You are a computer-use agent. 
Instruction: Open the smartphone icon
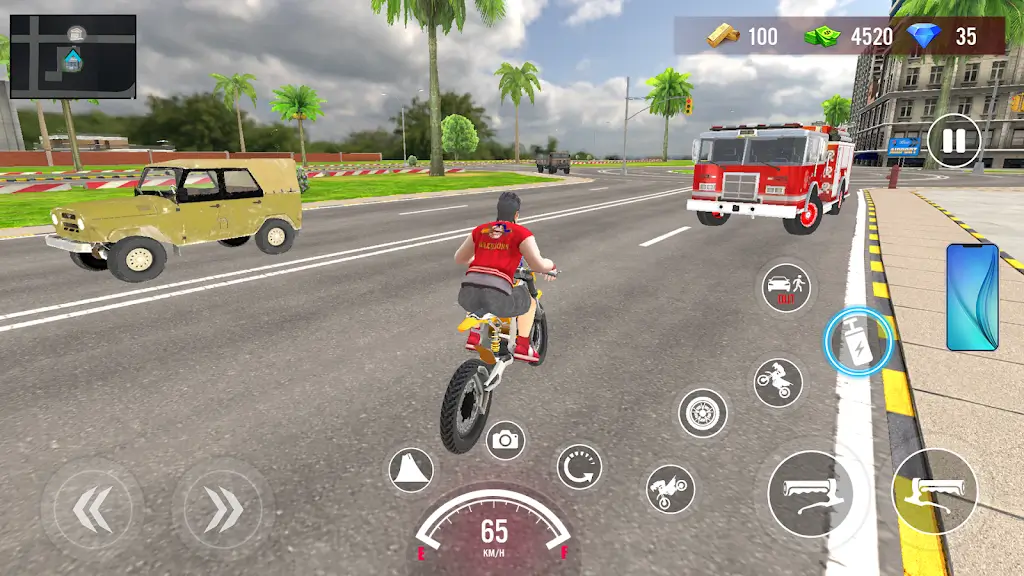tap(972, 297)
